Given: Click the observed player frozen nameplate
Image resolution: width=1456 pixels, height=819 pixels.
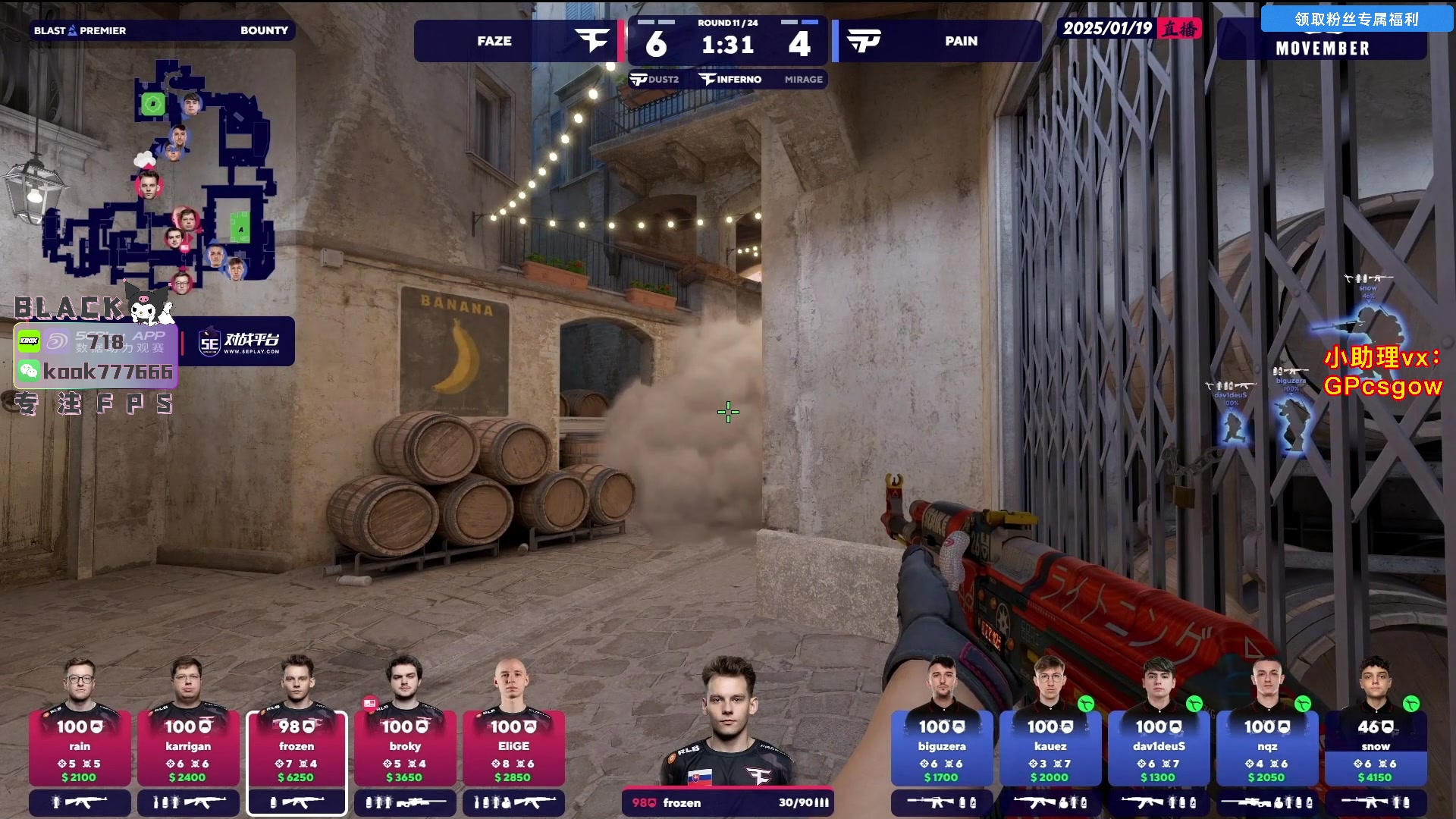Looking at the screenshot, I should pos(727,802).
